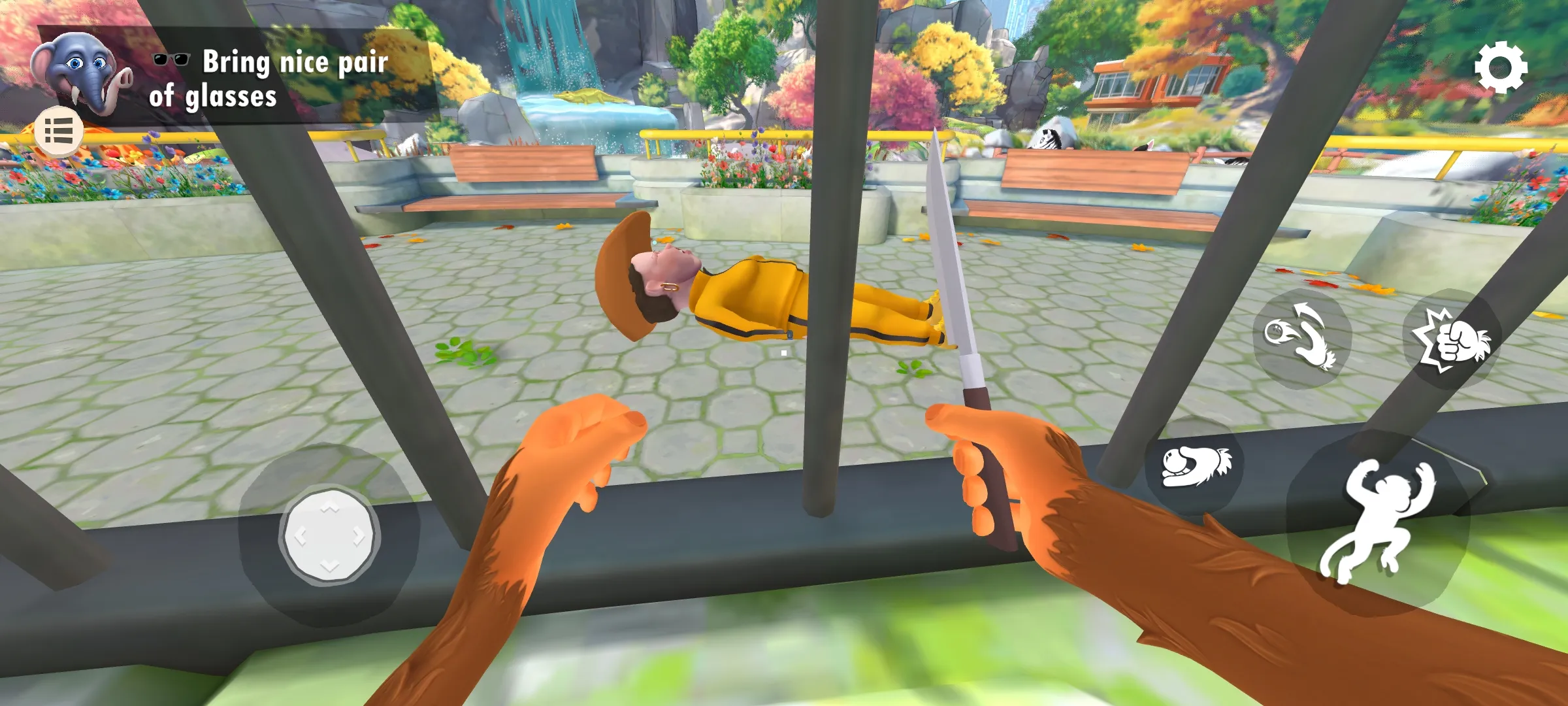The height and width of the screenshot is (706, 1568).
Task: Tap the sunglasses icon in the quest banner
Action: pyautogui.click(x=171, y=61)
